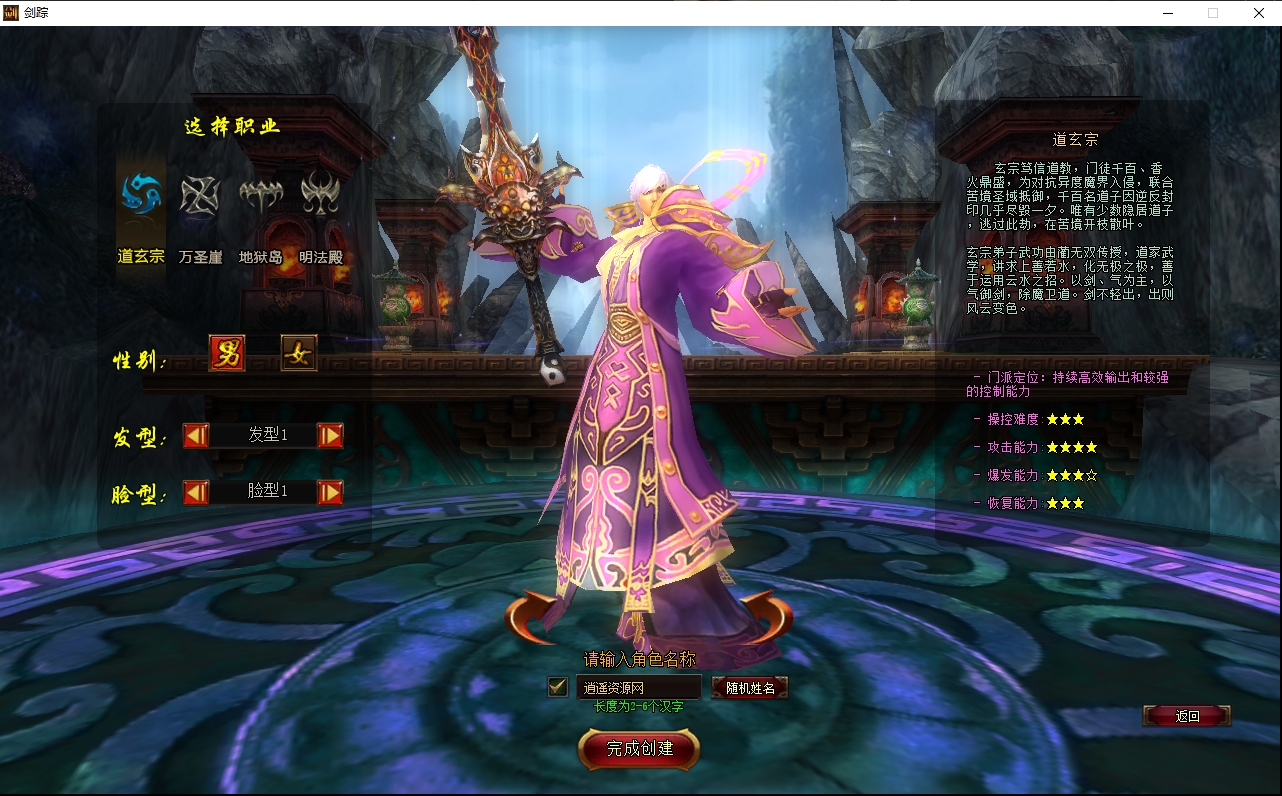Advance to next hairstyle after 发型1

coord(330,435)
